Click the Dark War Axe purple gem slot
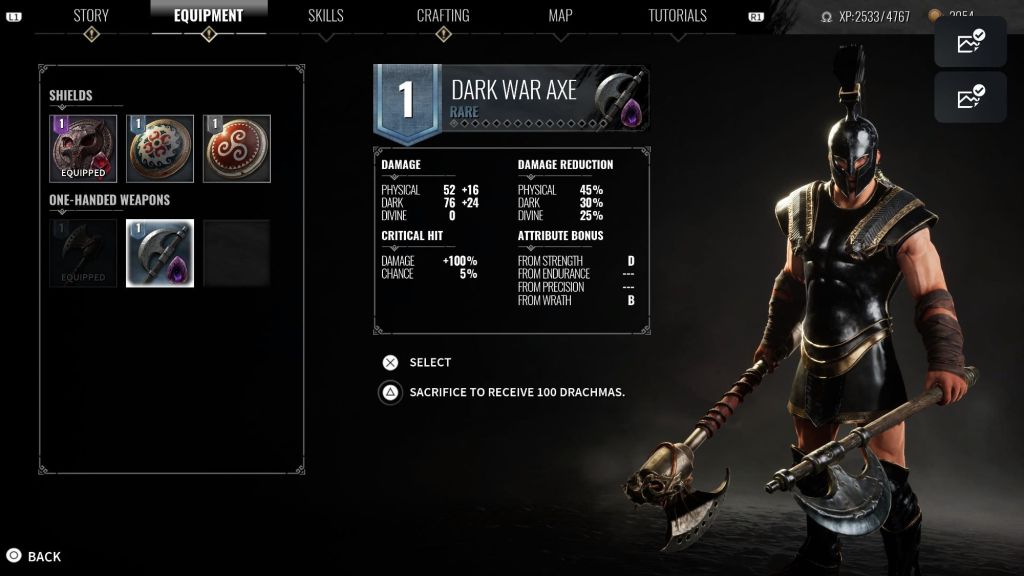The image size is (1024, 576). coord(160,253)
